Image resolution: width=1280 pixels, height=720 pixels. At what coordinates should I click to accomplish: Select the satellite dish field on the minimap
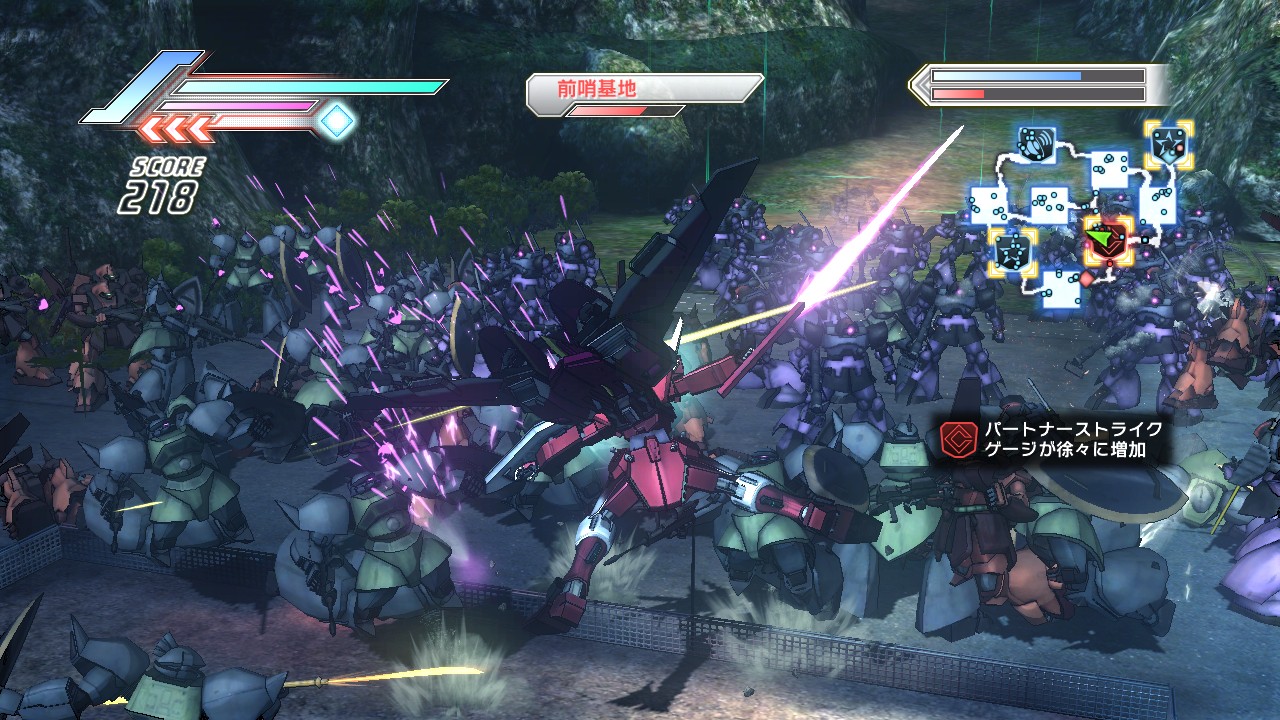tap(1036, 143)
